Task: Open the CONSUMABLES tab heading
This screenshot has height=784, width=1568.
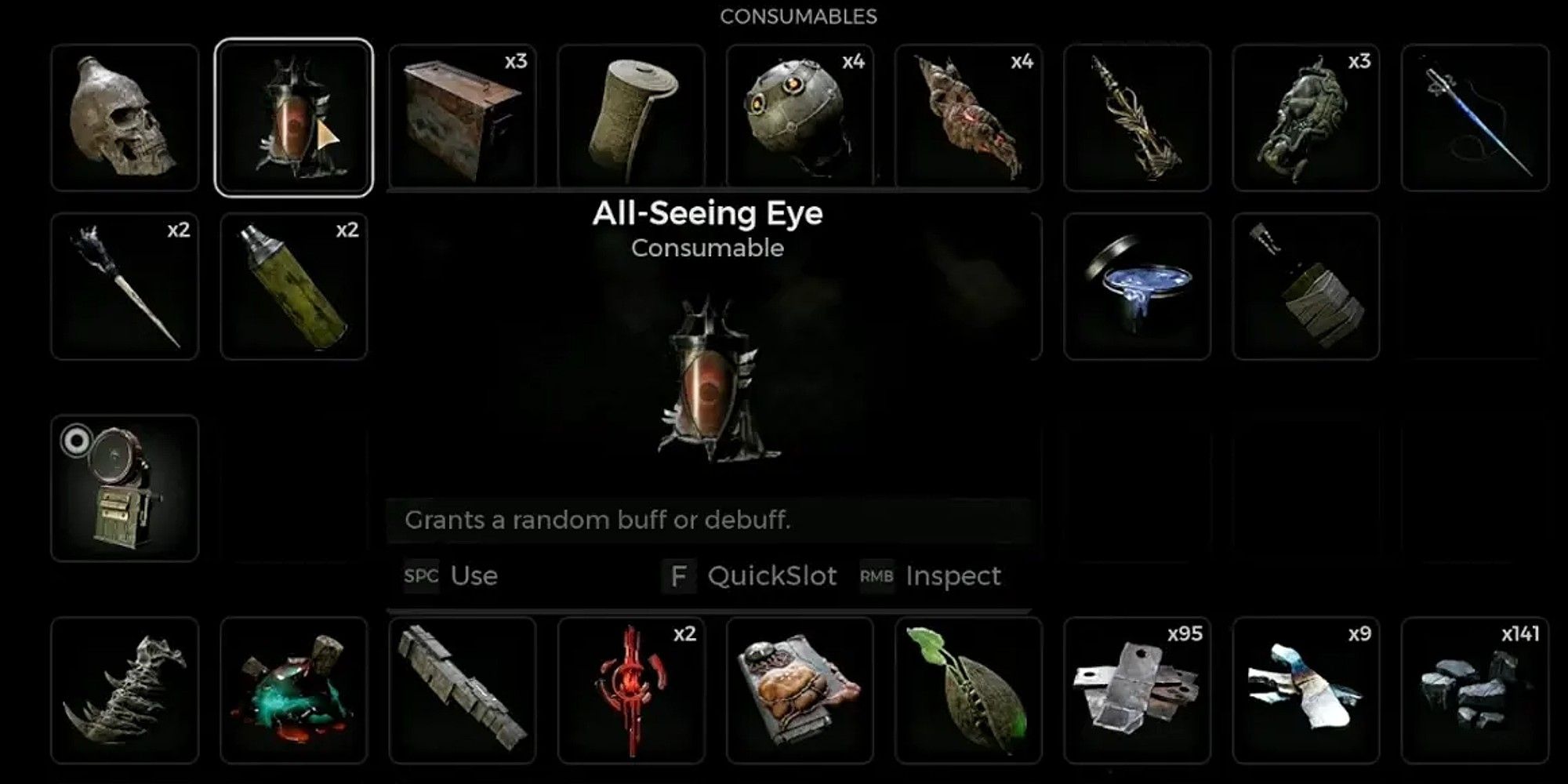Action: pos(798,16)
